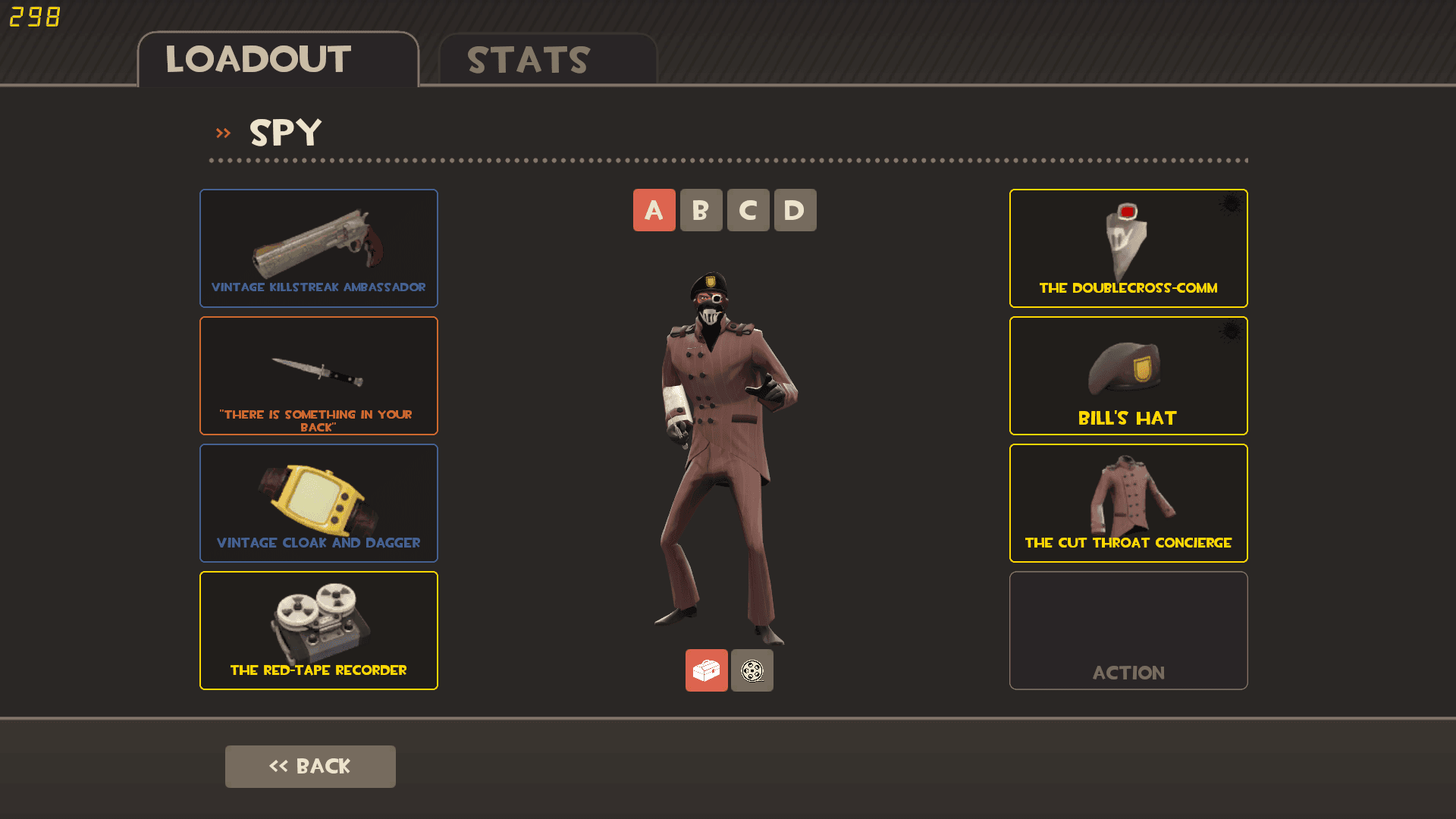
Task: Click the Doublecross-Comm cosmetic slot
Action: pos(1128,248)
